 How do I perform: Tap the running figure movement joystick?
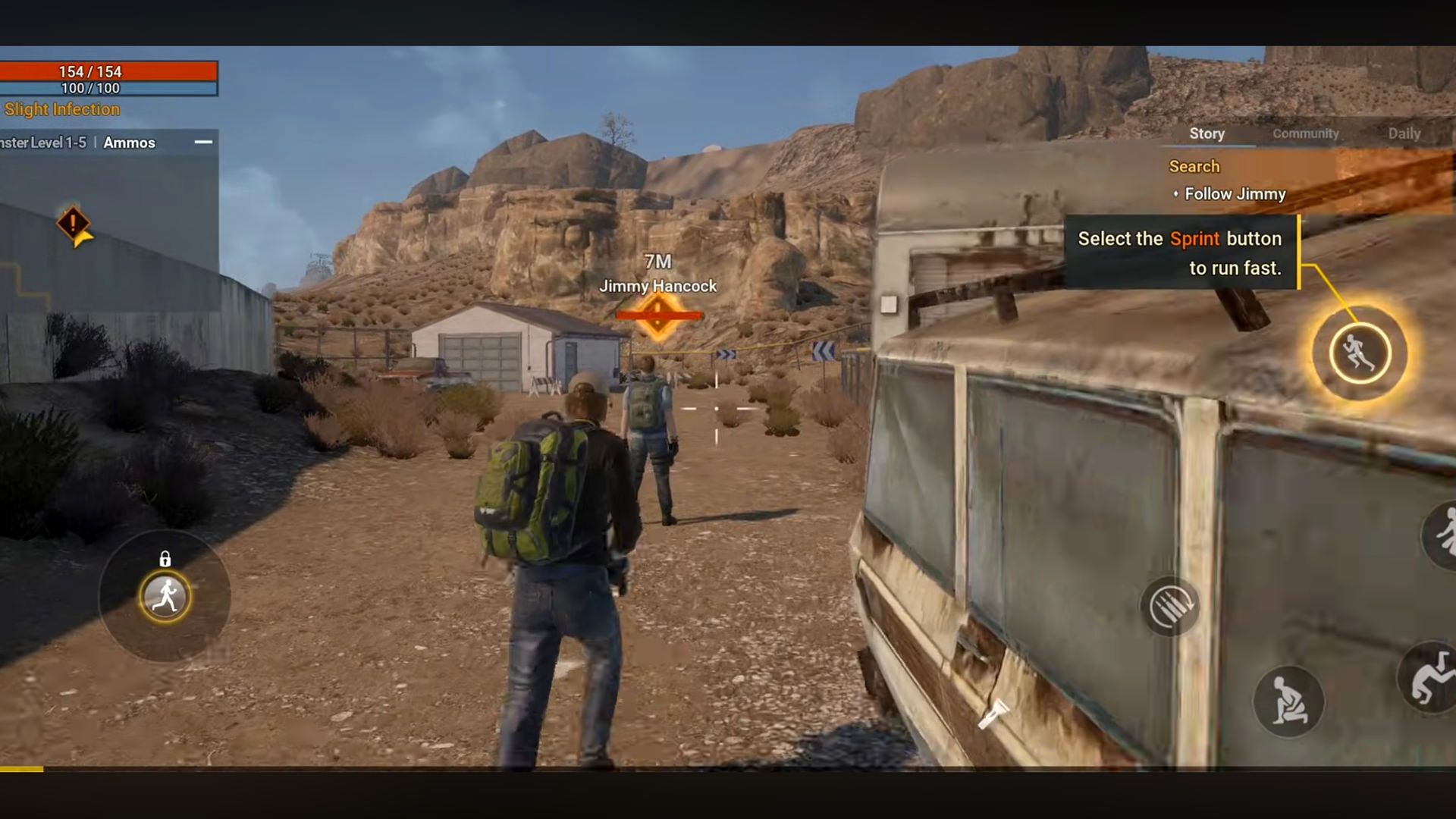pos(165,597)
